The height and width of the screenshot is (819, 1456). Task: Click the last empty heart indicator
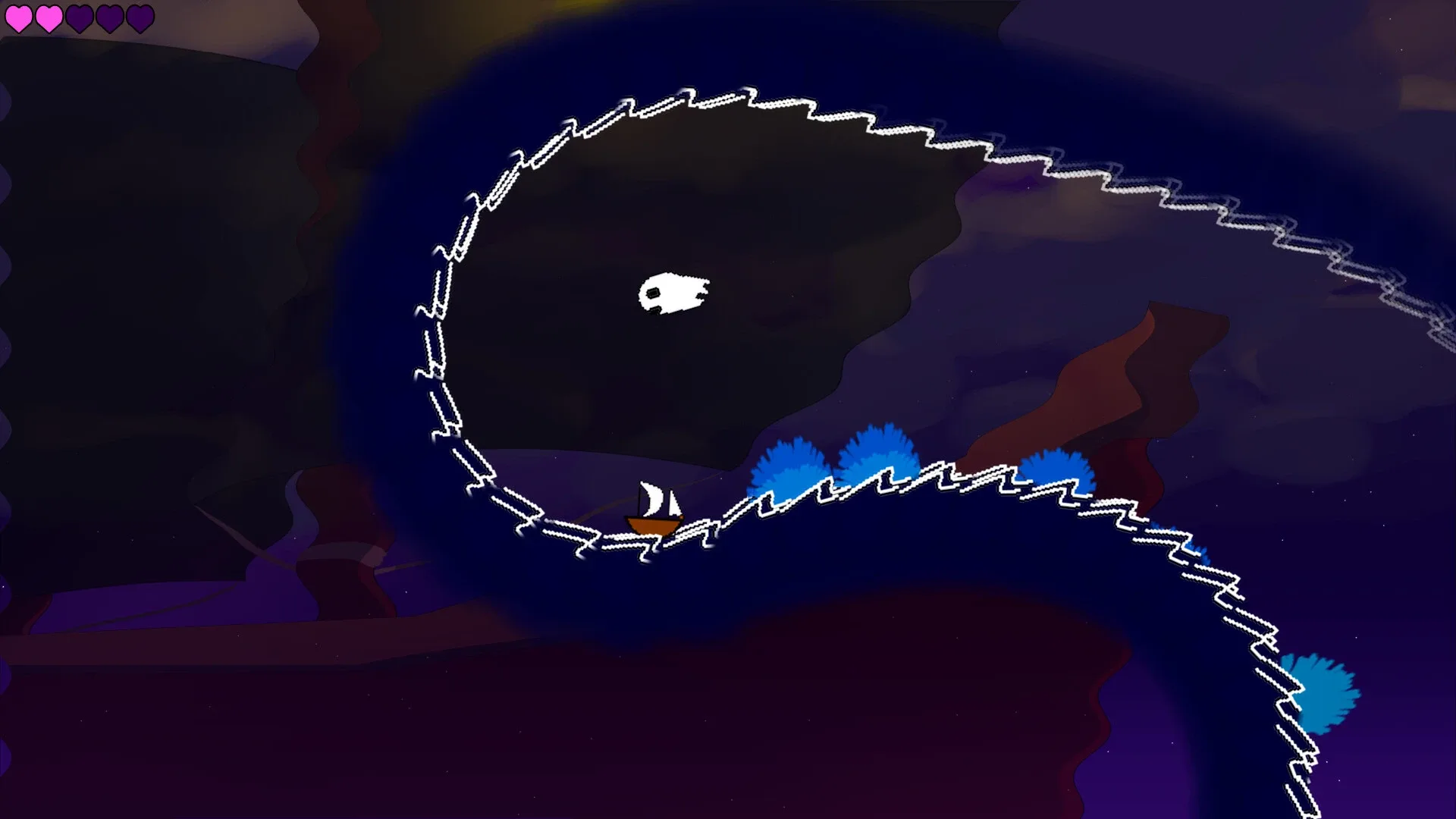click(142, 17)
